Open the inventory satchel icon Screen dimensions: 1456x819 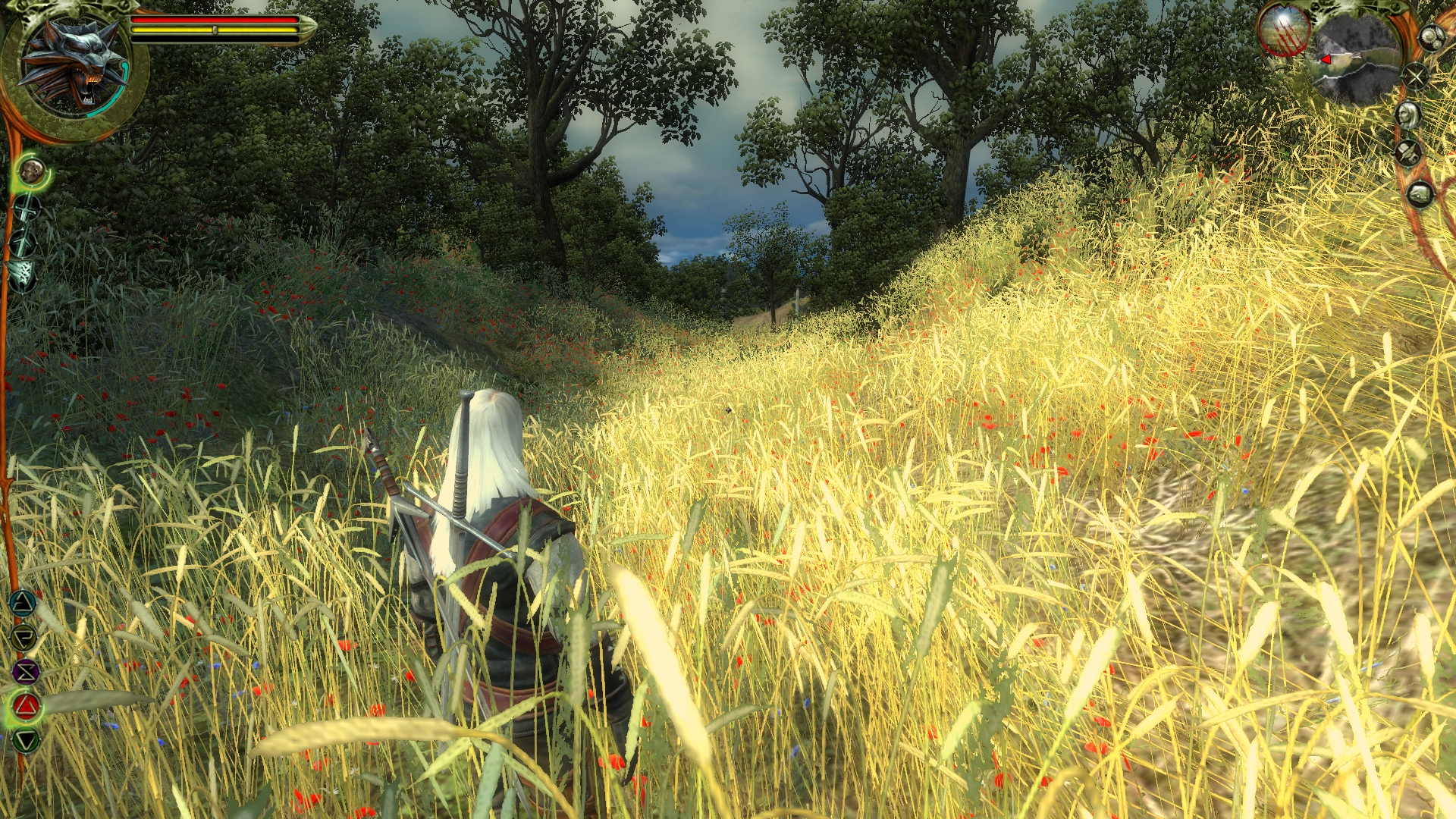1420,194
